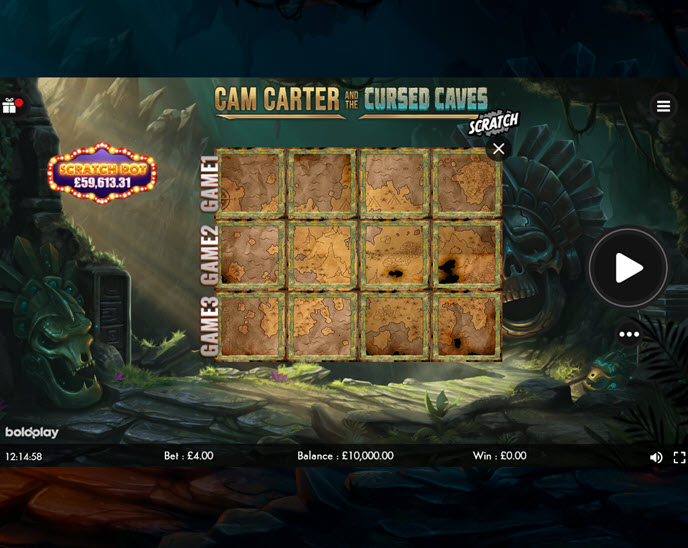Enter fullscreen mode

(680, 457)
